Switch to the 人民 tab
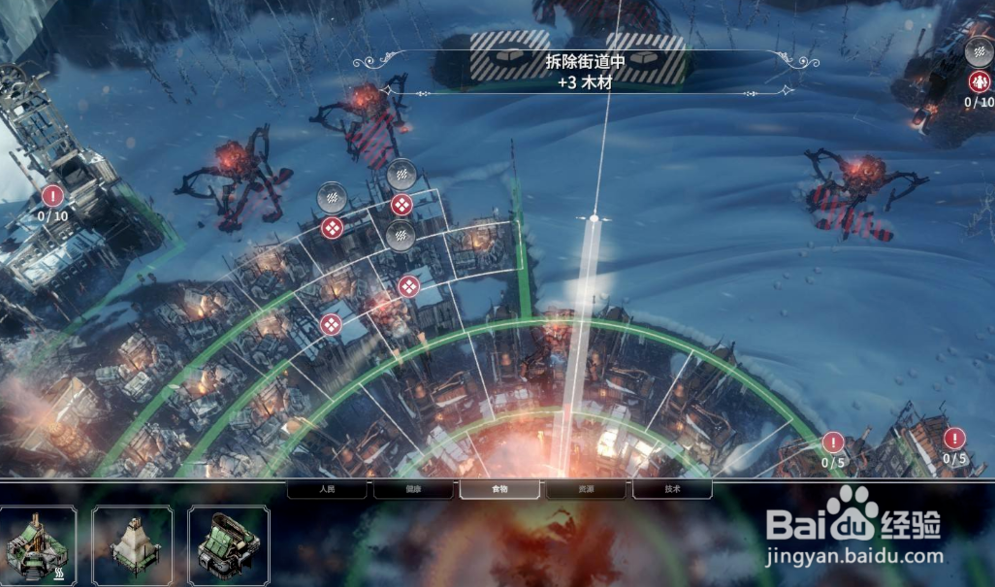The width and height of the screenshot is (995, 587). tap(327, 490)
